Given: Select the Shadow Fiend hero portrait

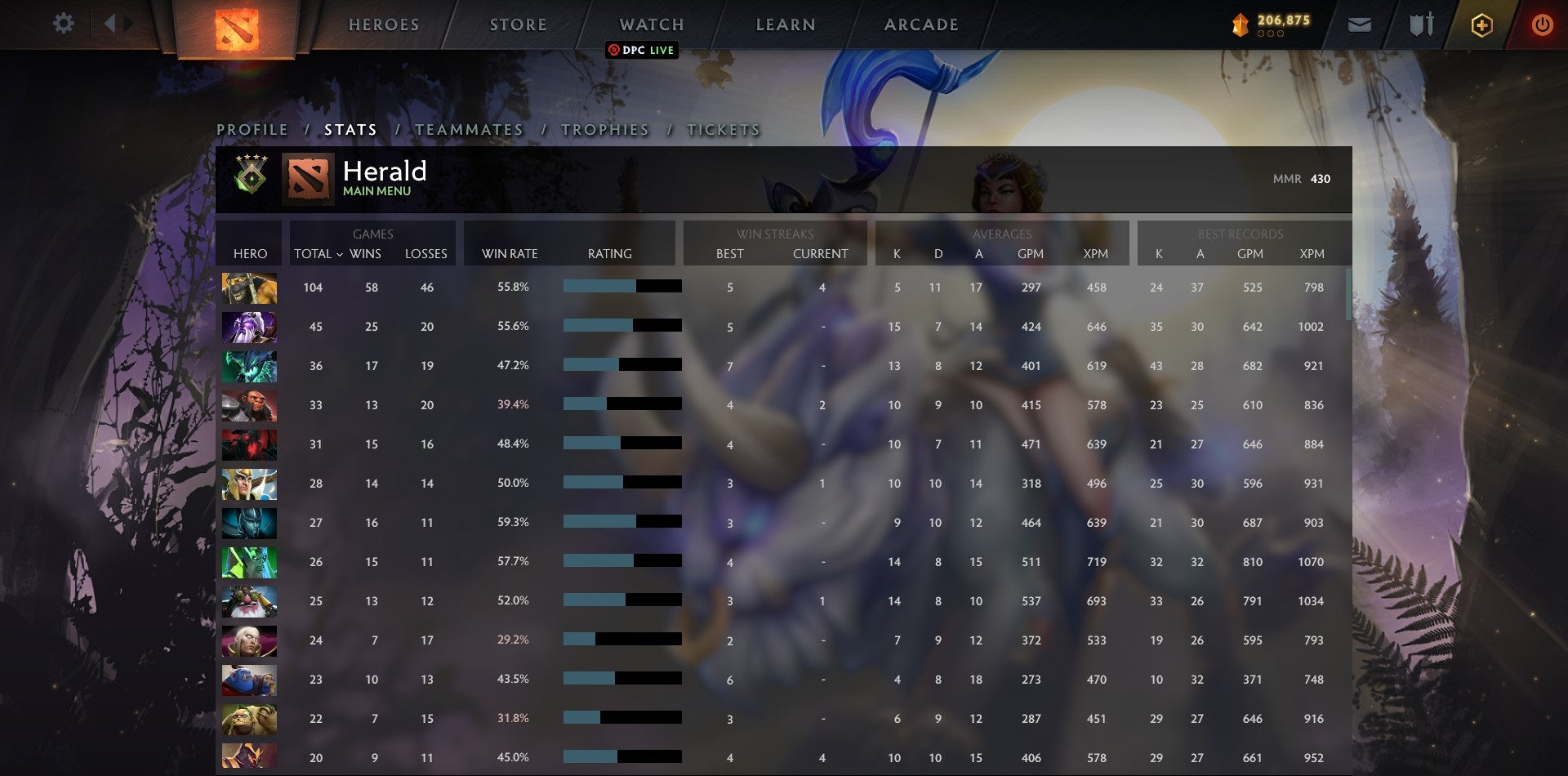Looking at the screenshot, I should (x=249, y=444).
